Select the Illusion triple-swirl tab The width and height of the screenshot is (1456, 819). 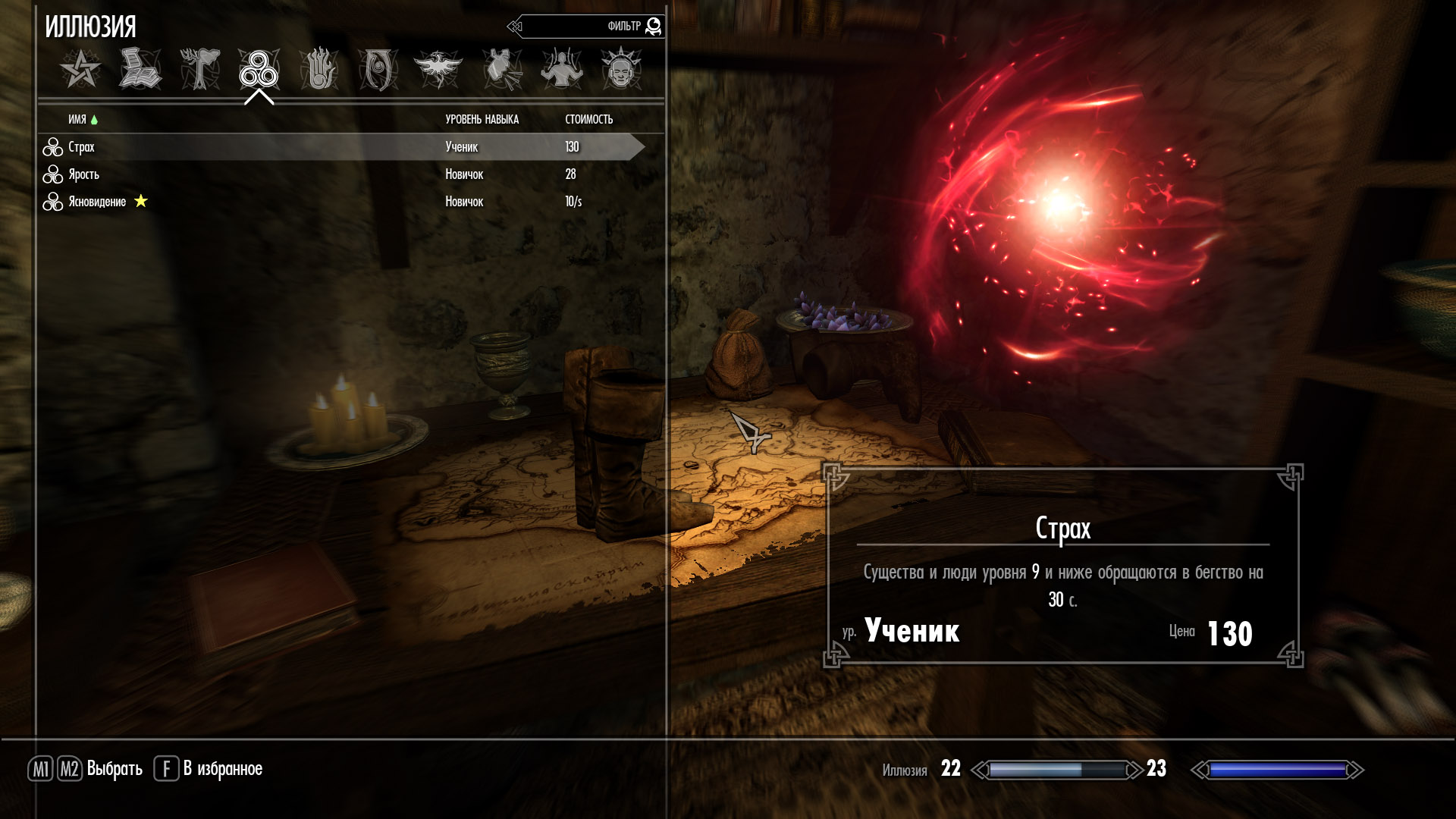pyautogui.click(x=259, y=70)
